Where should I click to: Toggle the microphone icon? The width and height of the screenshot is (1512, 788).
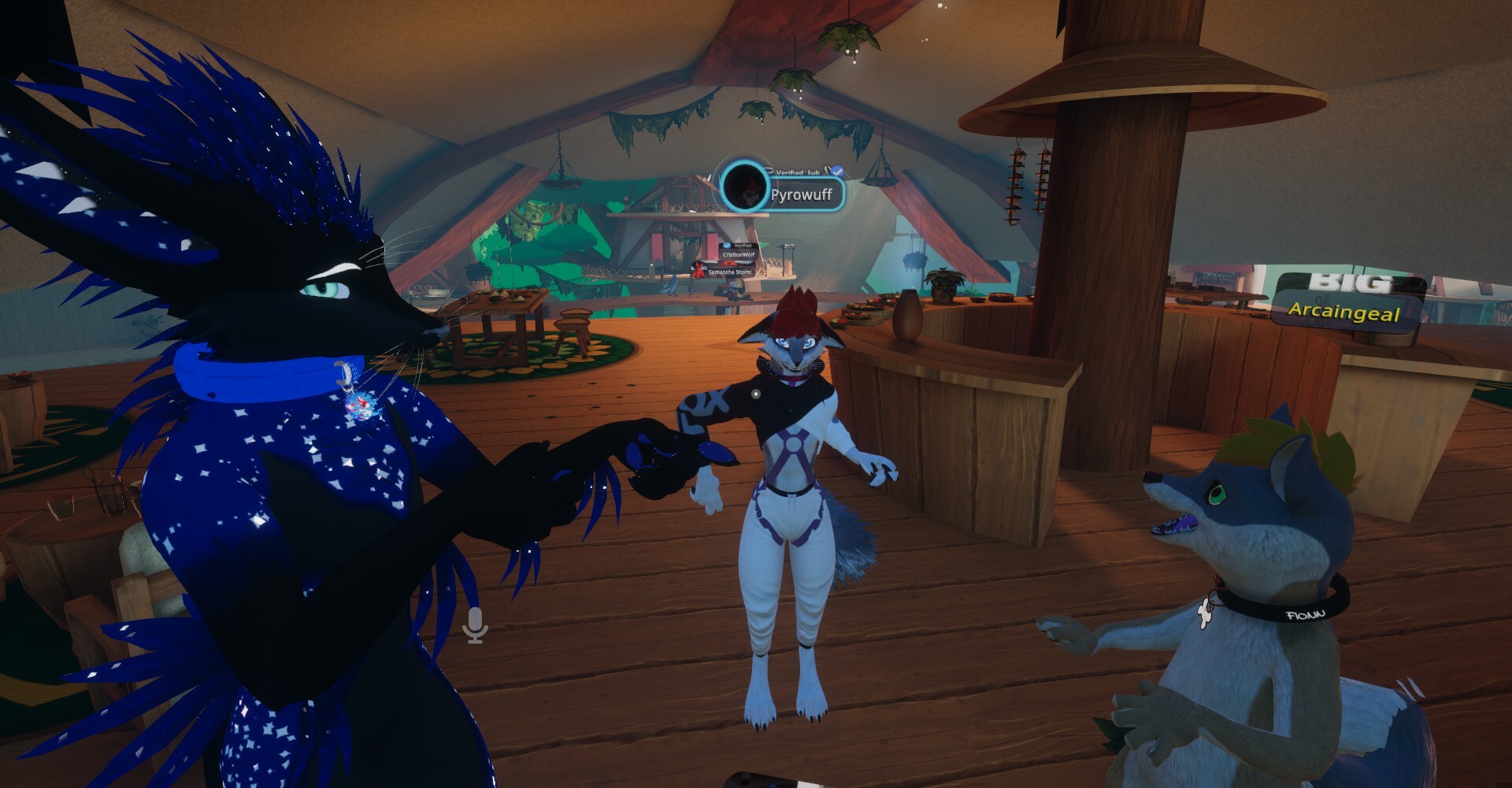click(x=475, y=625)
